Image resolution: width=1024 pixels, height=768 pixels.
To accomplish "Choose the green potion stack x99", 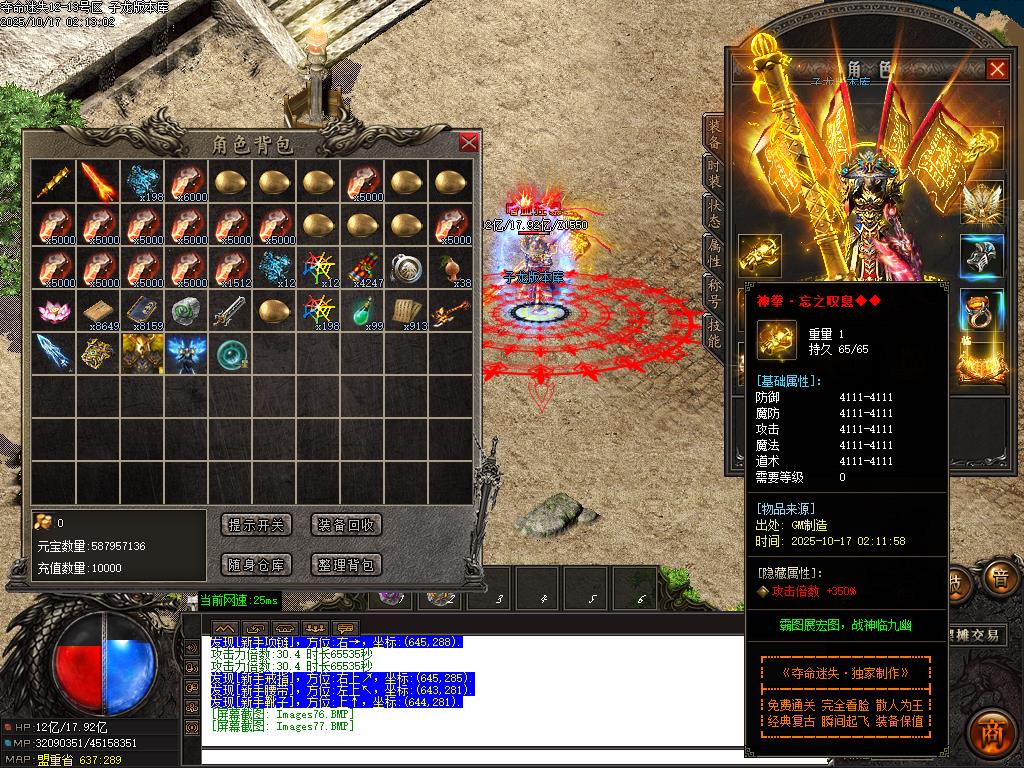I will [362, 310].
